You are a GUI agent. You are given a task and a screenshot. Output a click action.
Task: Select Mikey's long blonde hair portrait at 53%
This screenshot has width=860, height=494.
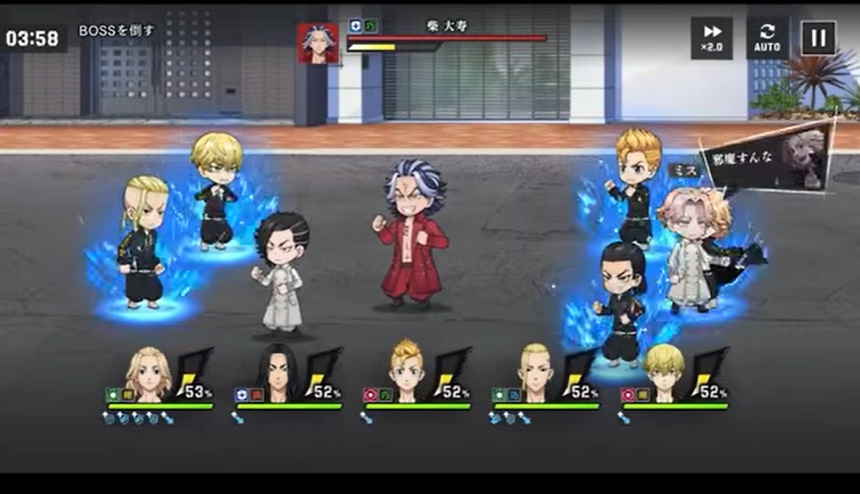coord(148,373)
